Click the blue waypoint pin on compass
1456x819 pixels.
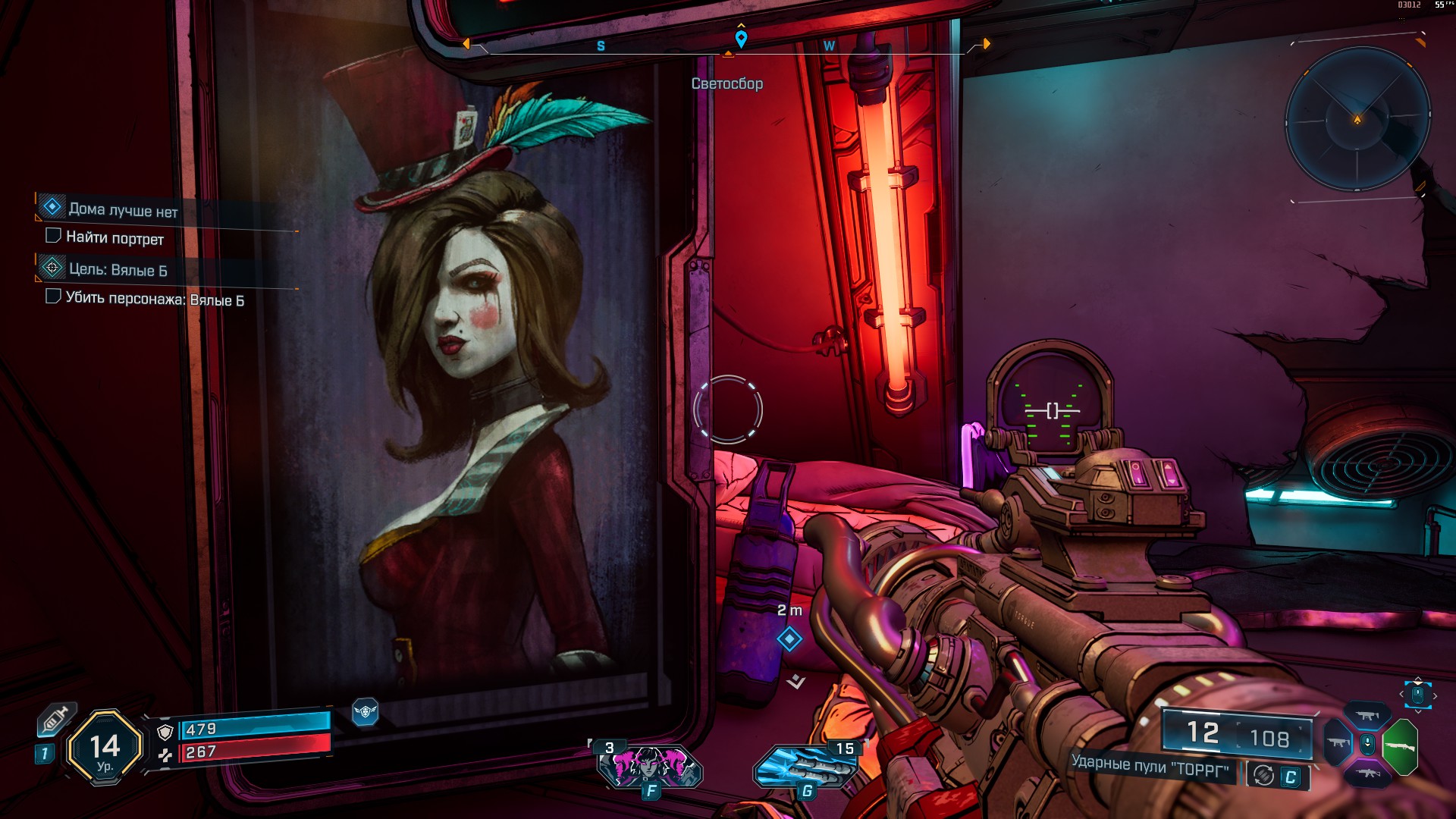pyautogui.click(x=741, y=38)
